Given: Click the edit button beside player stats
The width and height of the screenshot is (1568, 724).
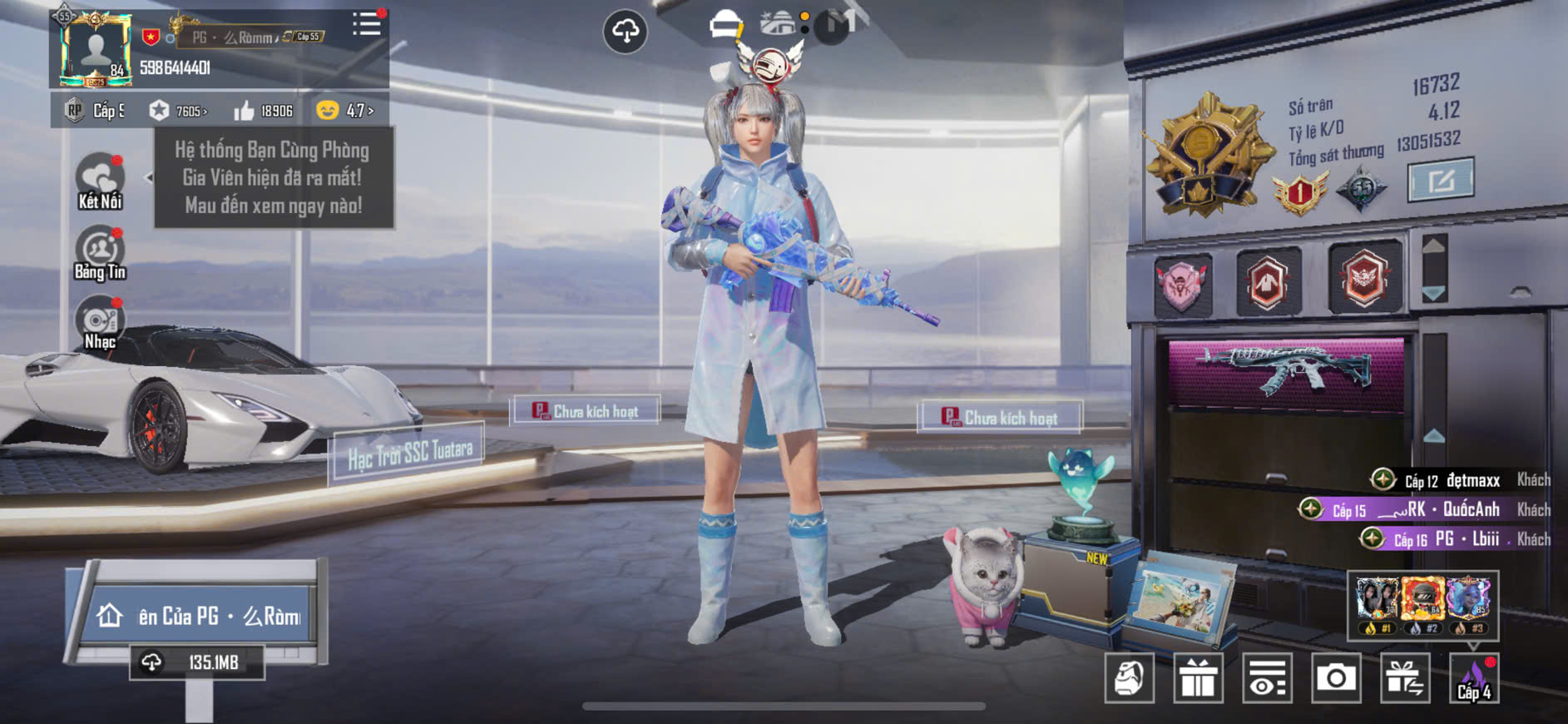Looking at the screenshot, I should coord(1440,179).
